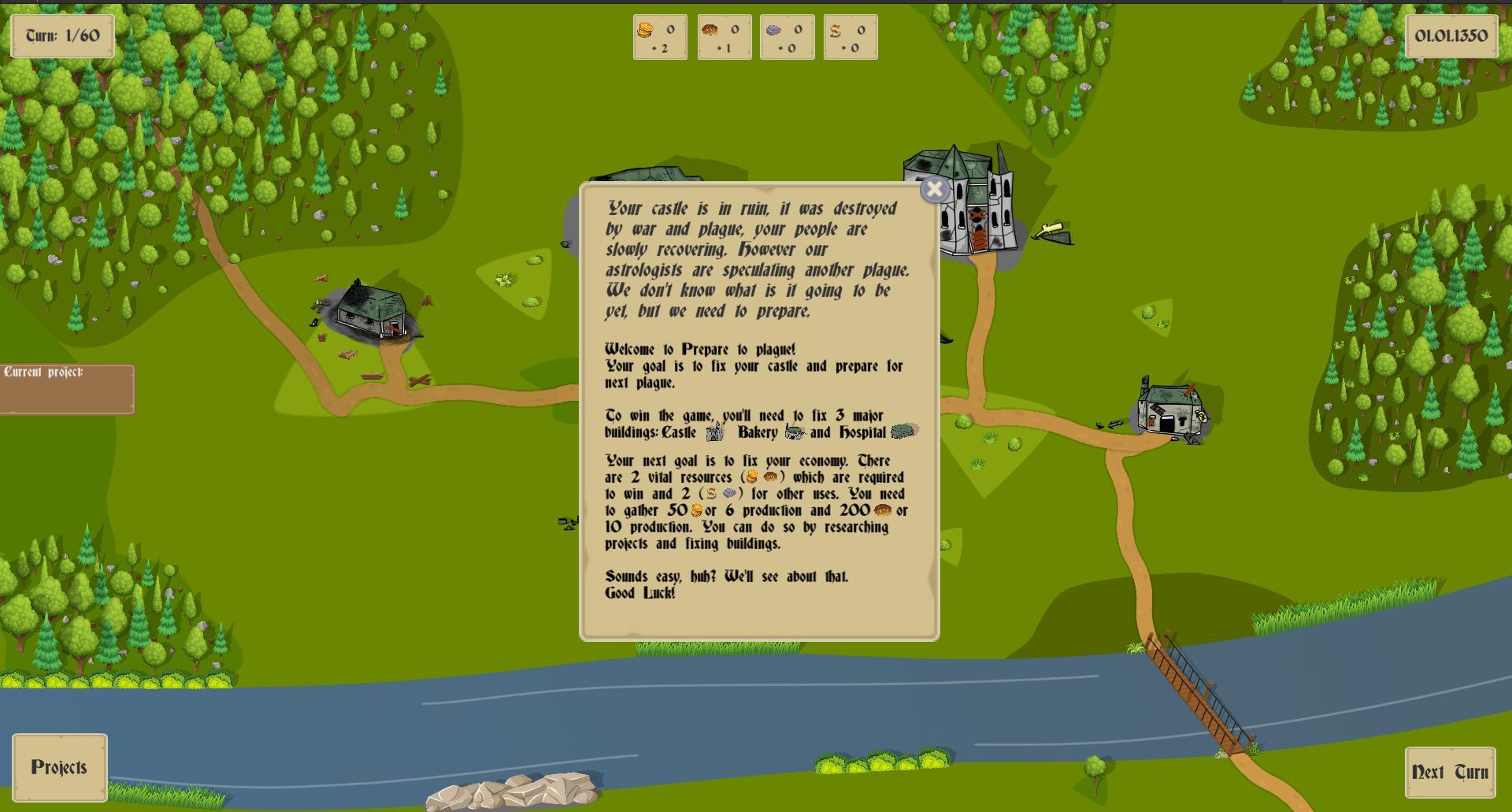
Task: Click the sulfur 'S' resource icon
Action: click(x=837, y=32)
